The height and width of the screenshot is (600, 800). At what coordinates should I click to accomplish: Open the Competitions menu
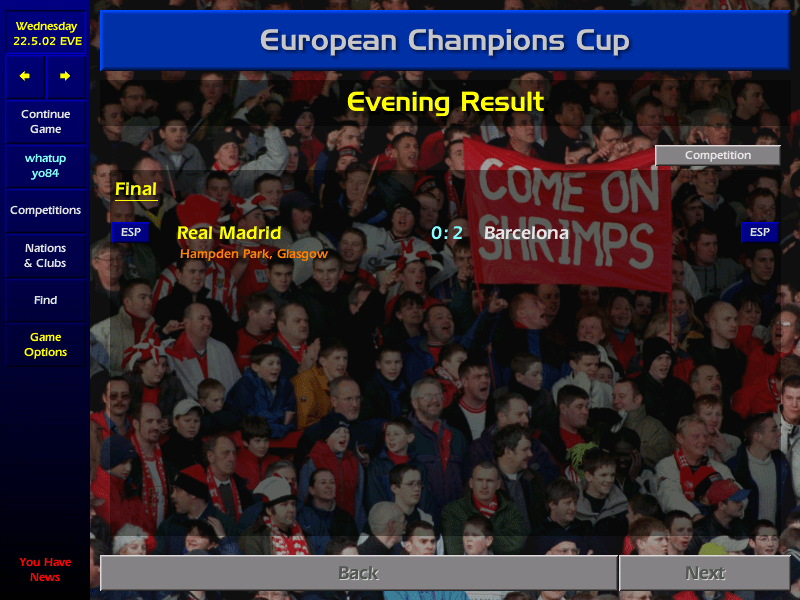[45, 211]
